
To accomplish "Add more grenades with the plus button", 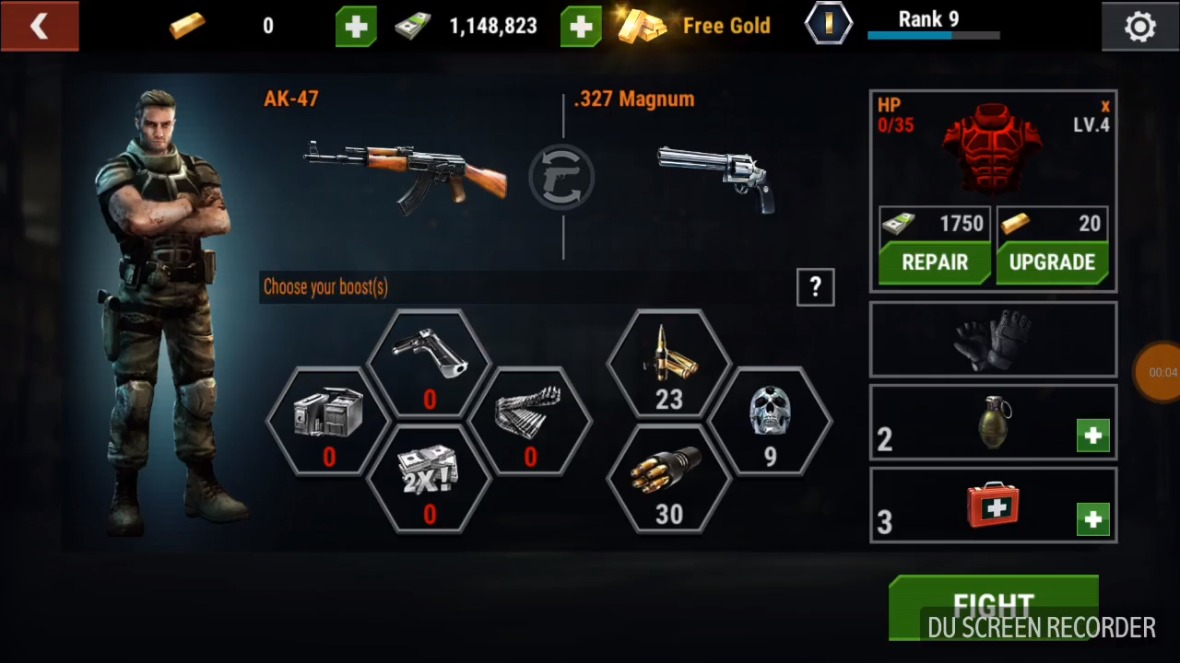I will tap(1093, 436).
